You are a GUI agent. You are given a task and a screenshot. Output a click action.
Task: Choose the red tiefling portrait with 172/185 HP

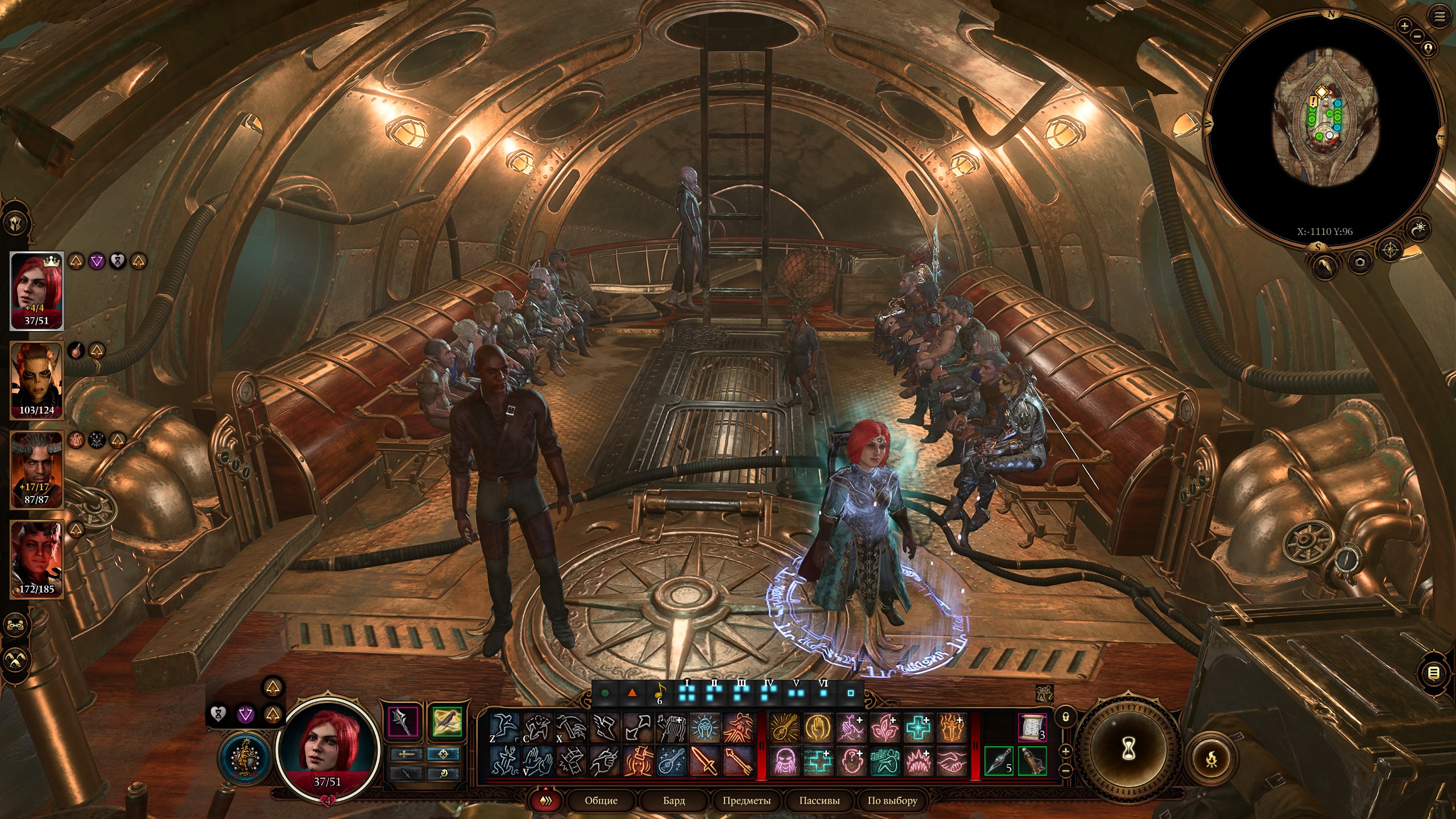point(36,559)
